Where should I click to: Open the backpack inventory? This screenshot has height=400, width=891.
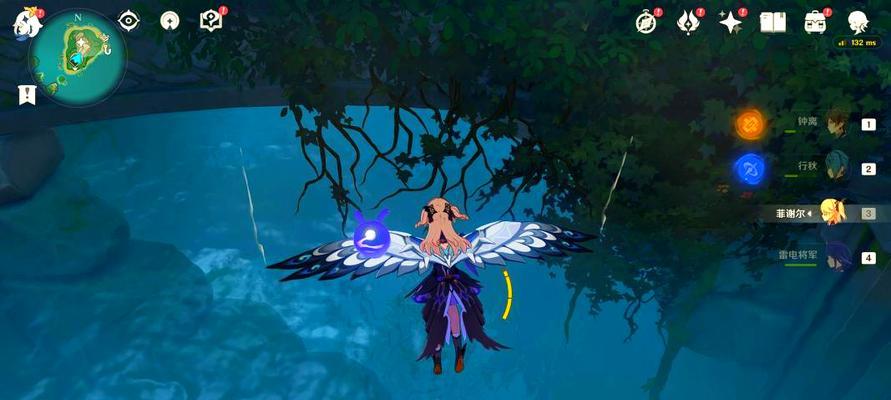click(815, 22)
